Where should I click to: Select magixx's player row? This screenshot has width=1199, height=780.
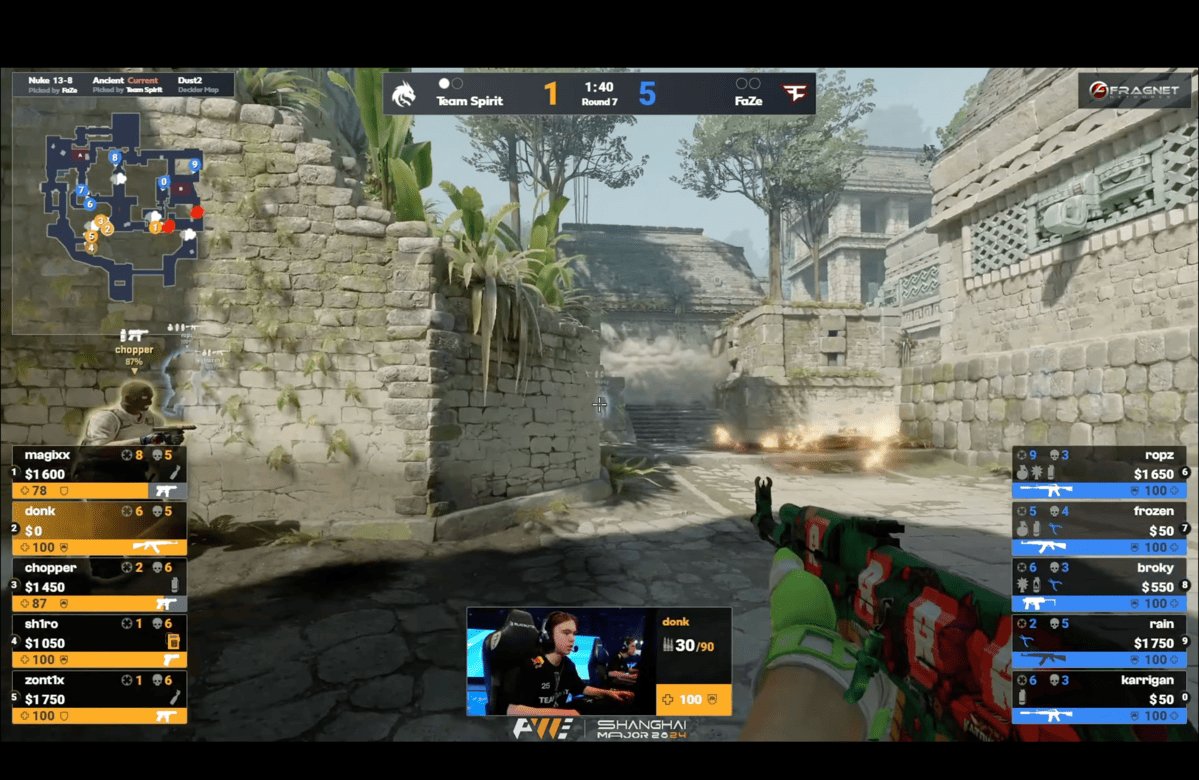(x=99, y=472)
